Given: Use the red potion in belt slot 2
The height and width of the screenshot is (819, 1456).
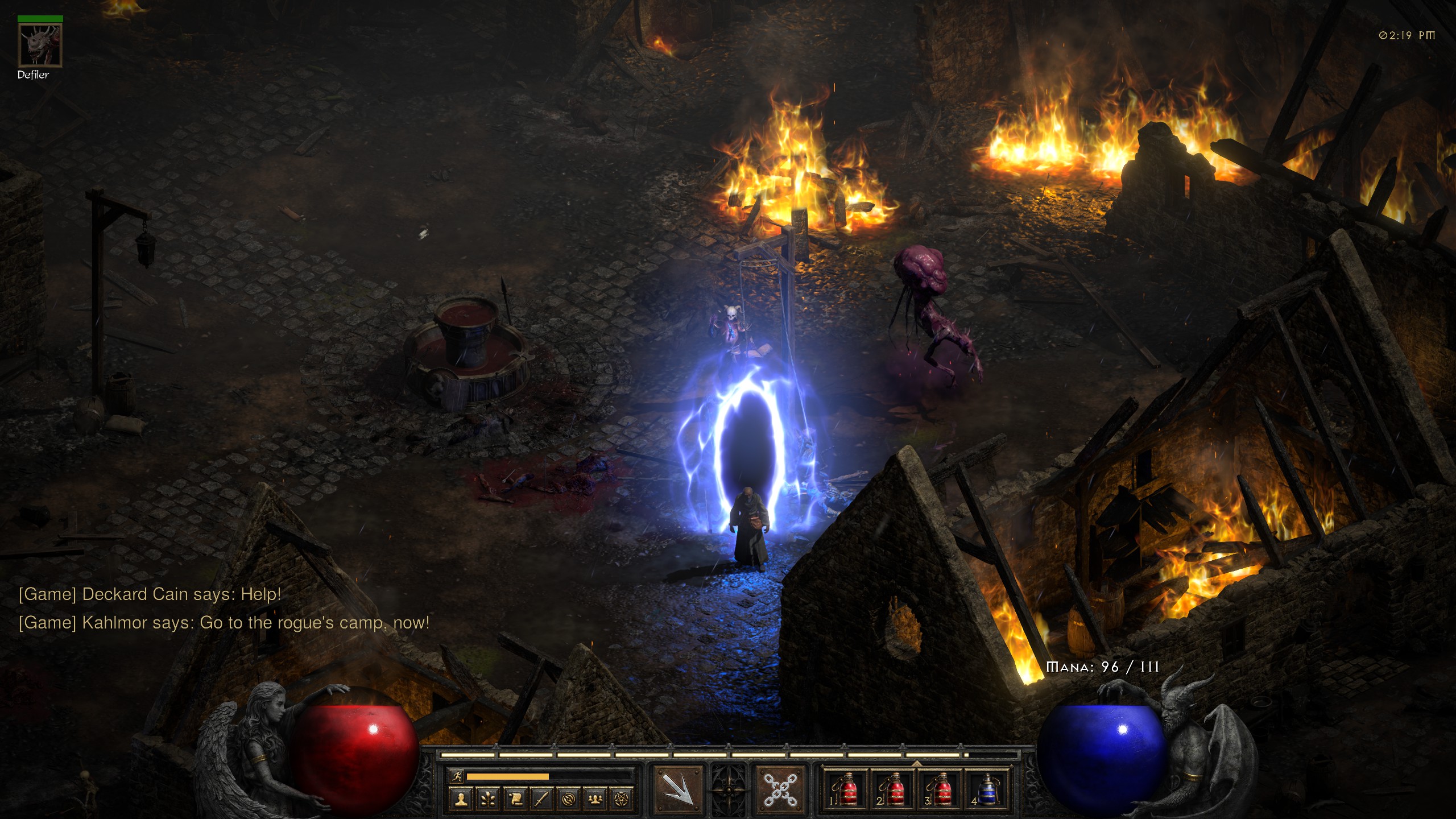Looking at the screenshot, I should (x=893, y=789).
